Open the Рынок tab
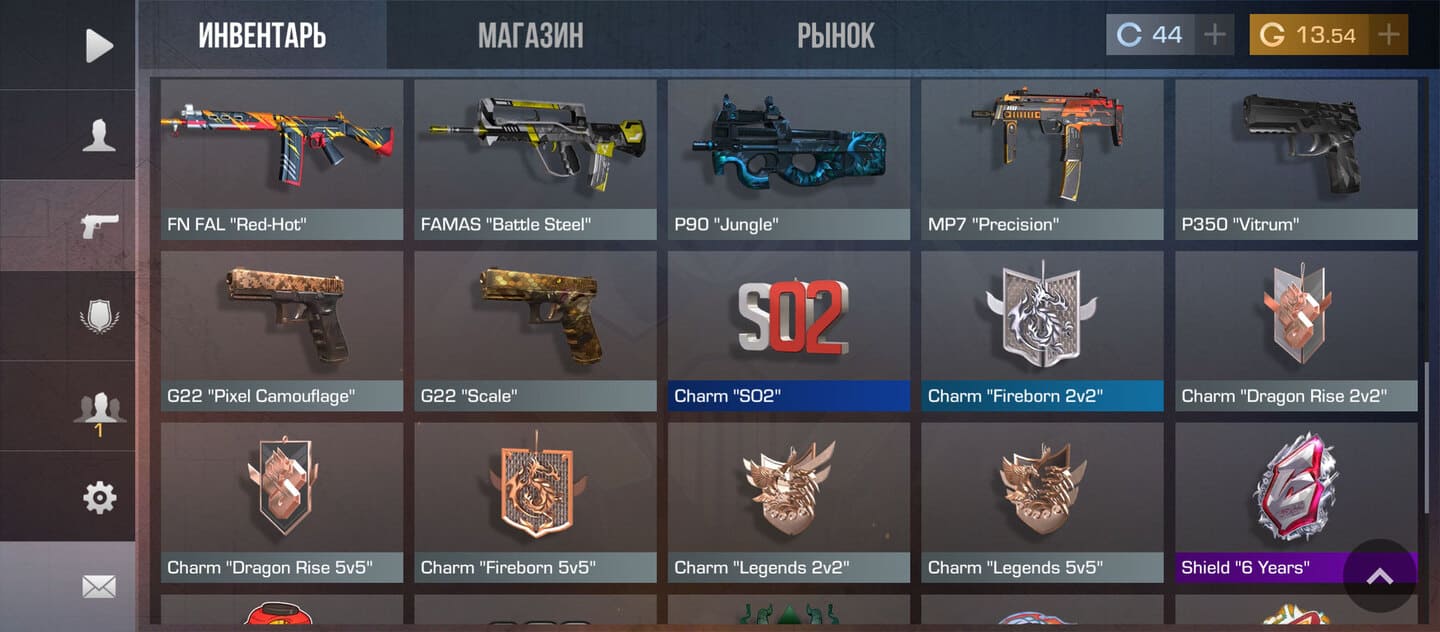 pos(835,36)
